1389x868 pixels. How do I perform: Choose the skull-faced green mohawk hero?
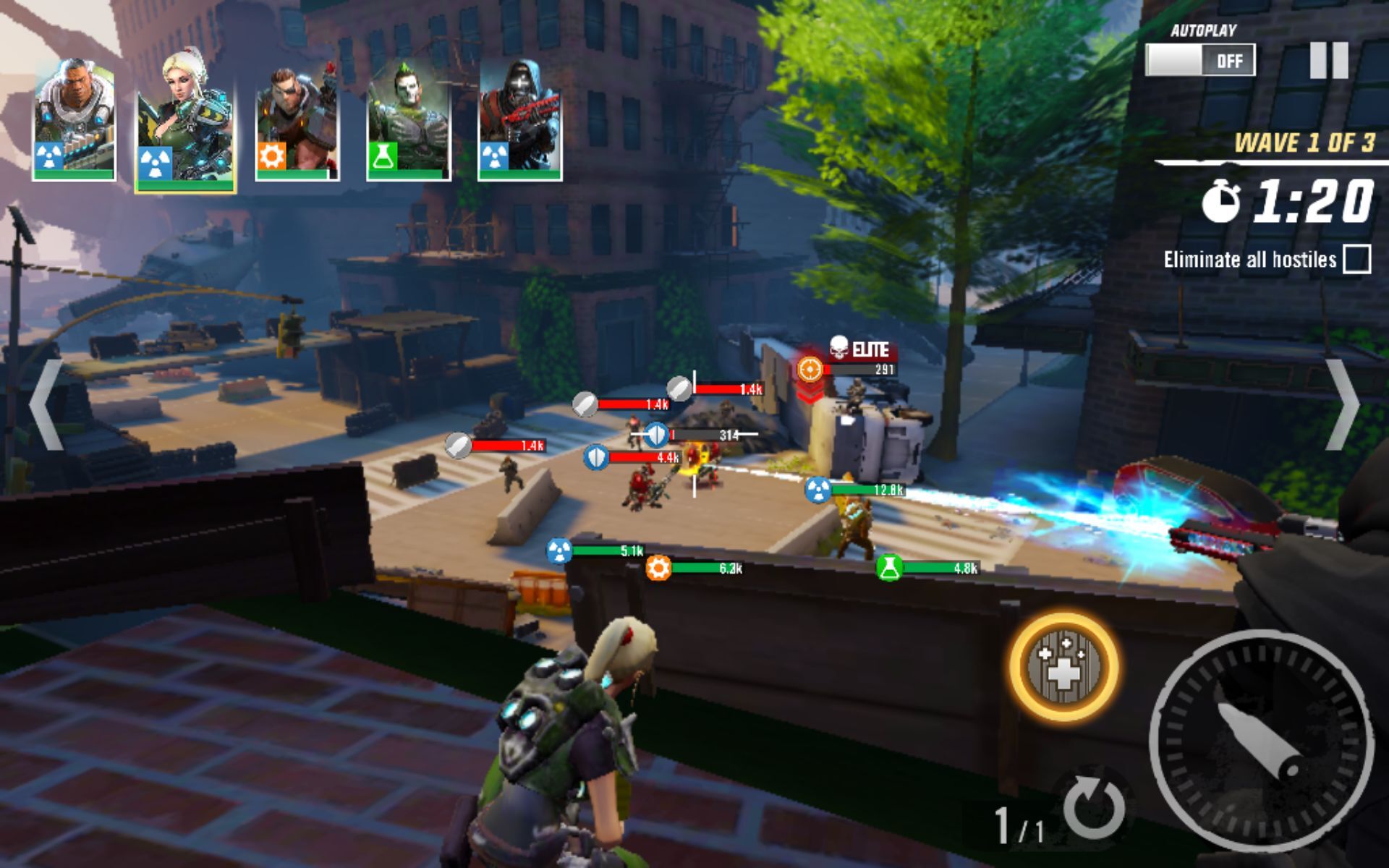pos(409,120)
